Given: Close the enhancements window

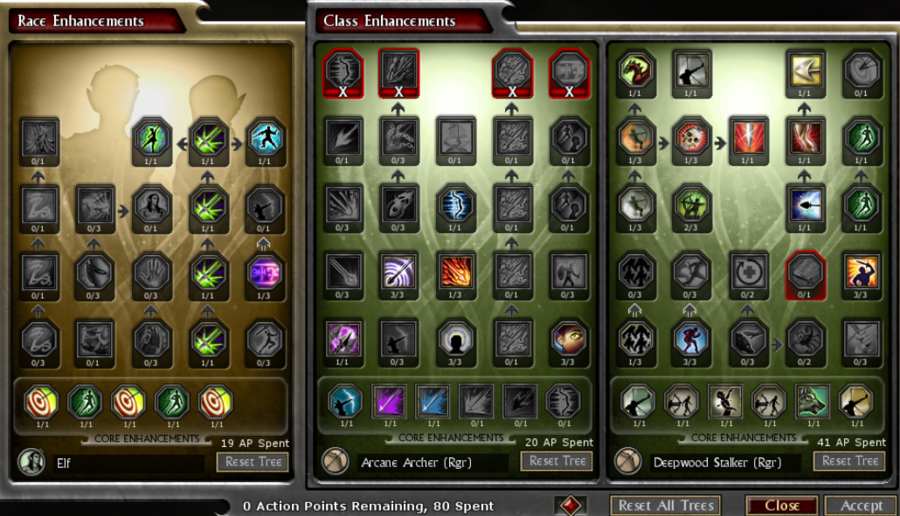Looking at the screenshot, I should click(781, 505).
